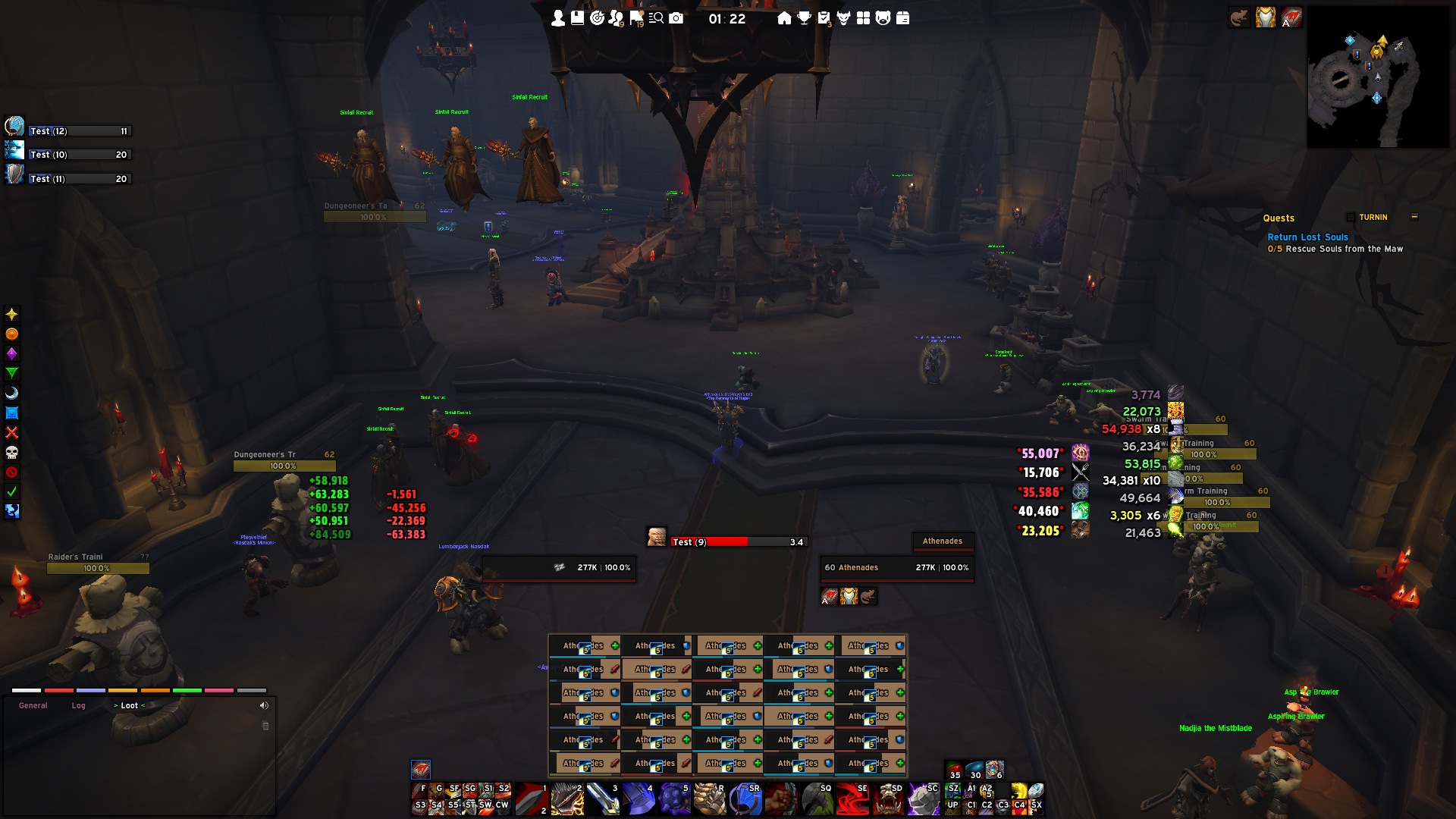Click the camera screenshot icon
Viewport: 1456px width, 819px height.
(x=676, y=18)
